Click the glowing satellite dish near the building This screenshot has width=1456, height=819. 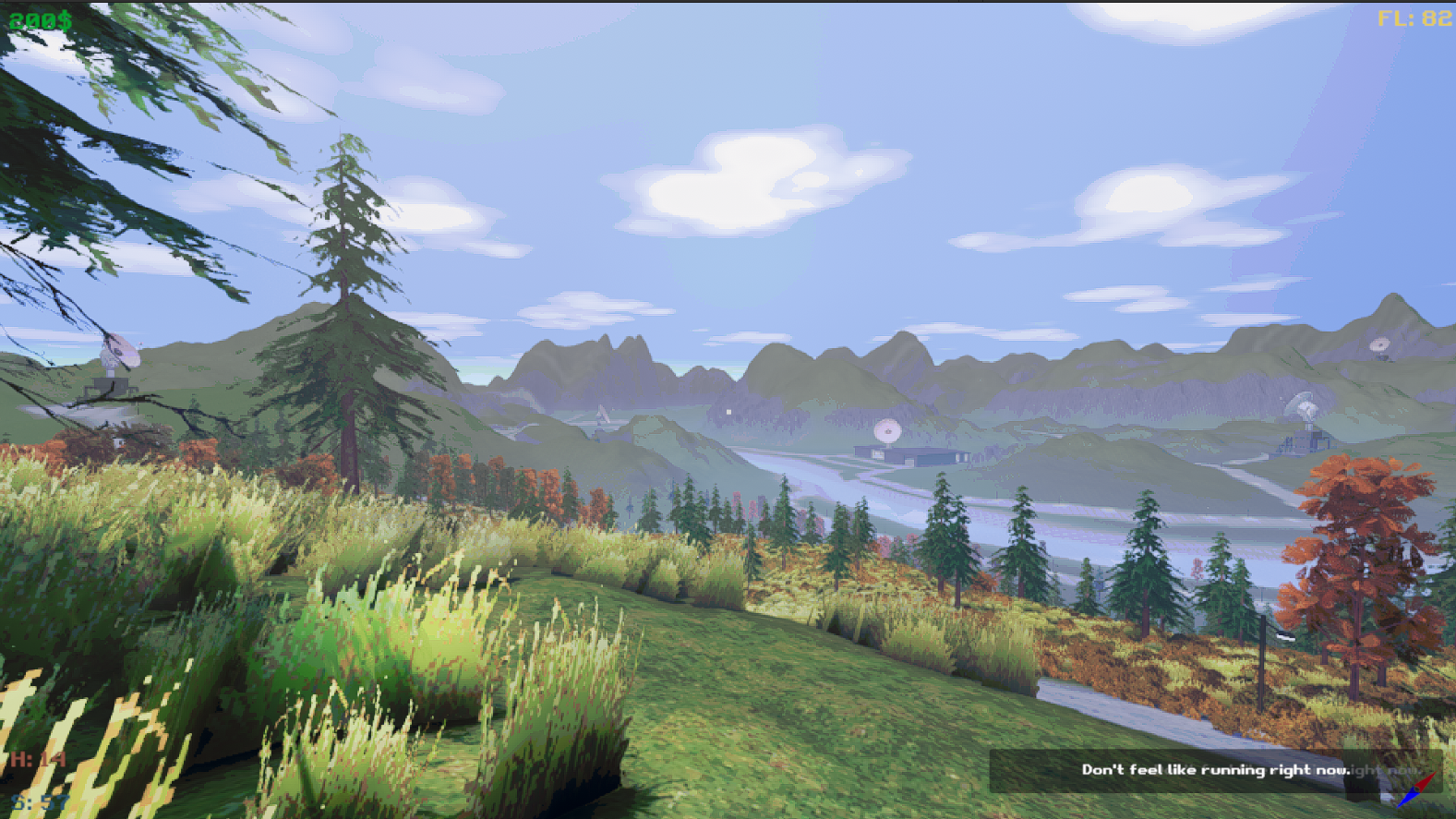click(x=886, y=429)
